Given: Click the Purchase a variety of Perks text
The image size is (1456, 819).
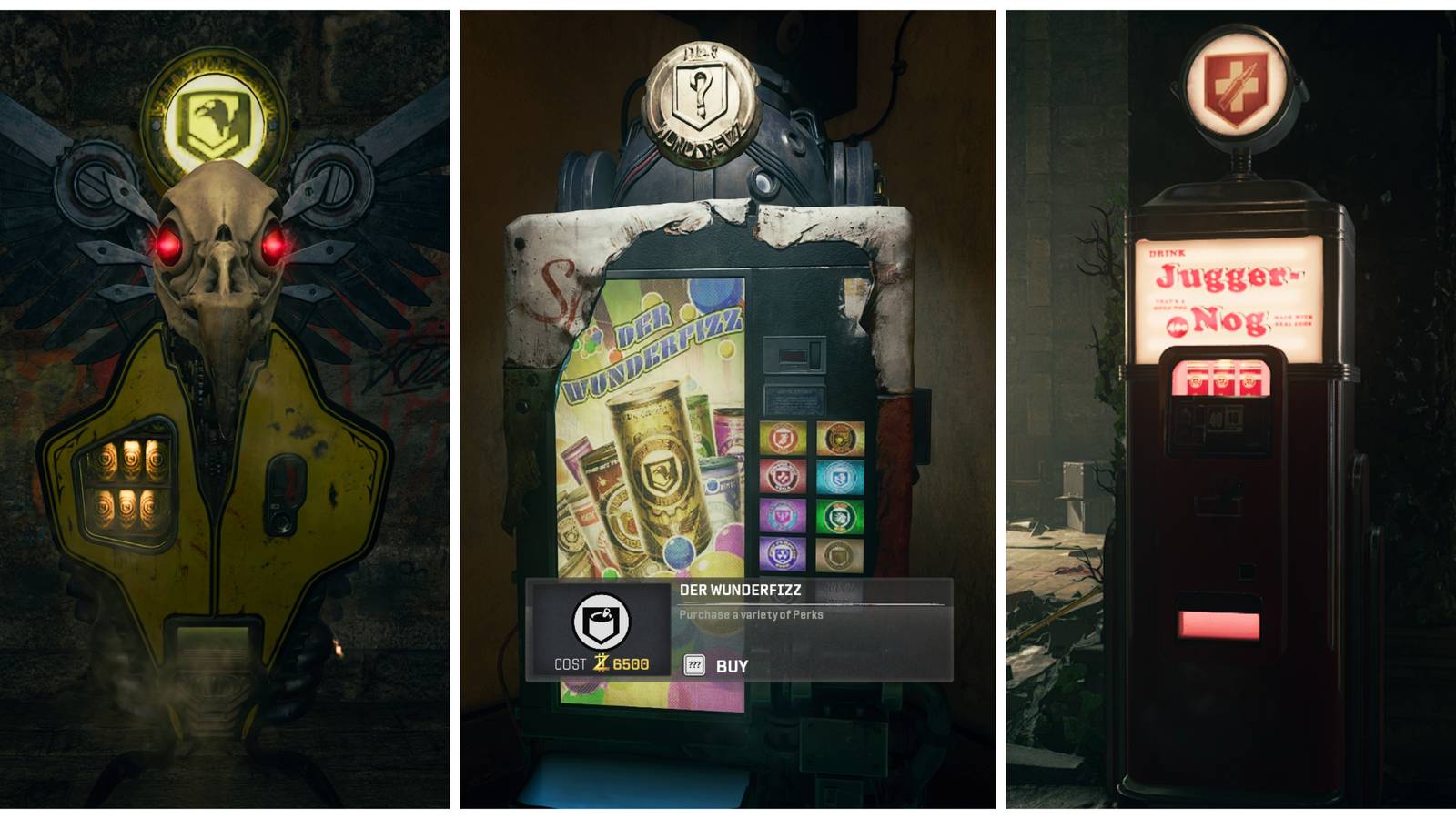Looking at the screenshot, I should pos(751,615).
